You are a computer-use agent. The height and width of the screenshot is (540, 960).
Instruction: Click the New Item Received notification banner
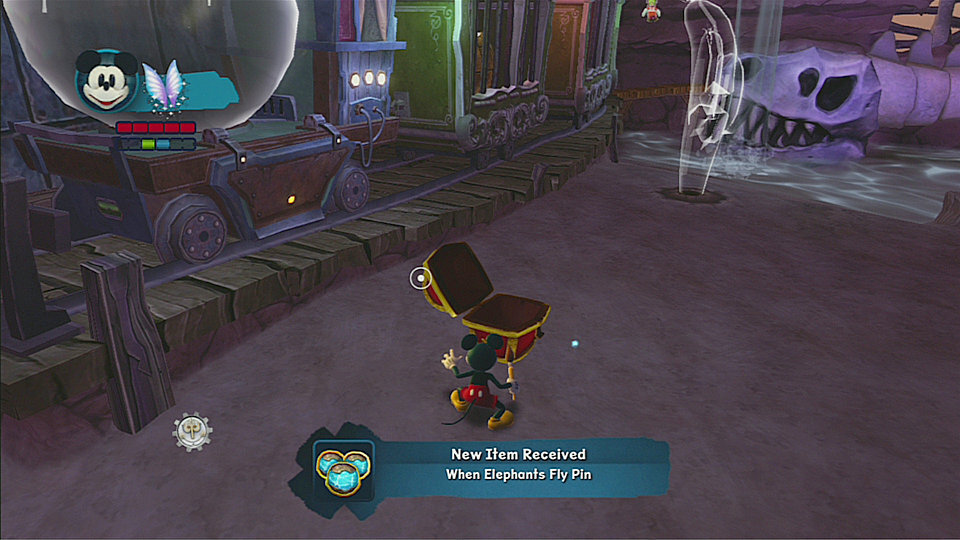click(x=518, y=465)
